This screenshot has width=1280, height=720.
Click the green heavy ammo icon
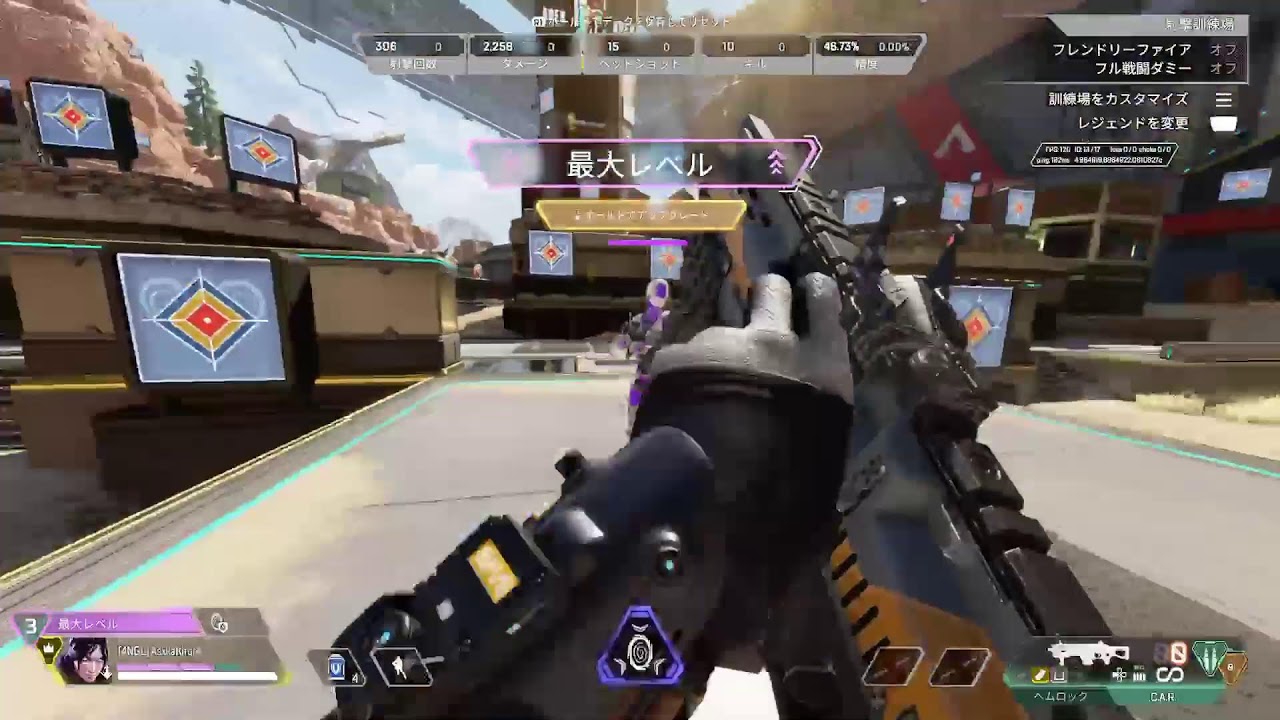(1210, 656)
